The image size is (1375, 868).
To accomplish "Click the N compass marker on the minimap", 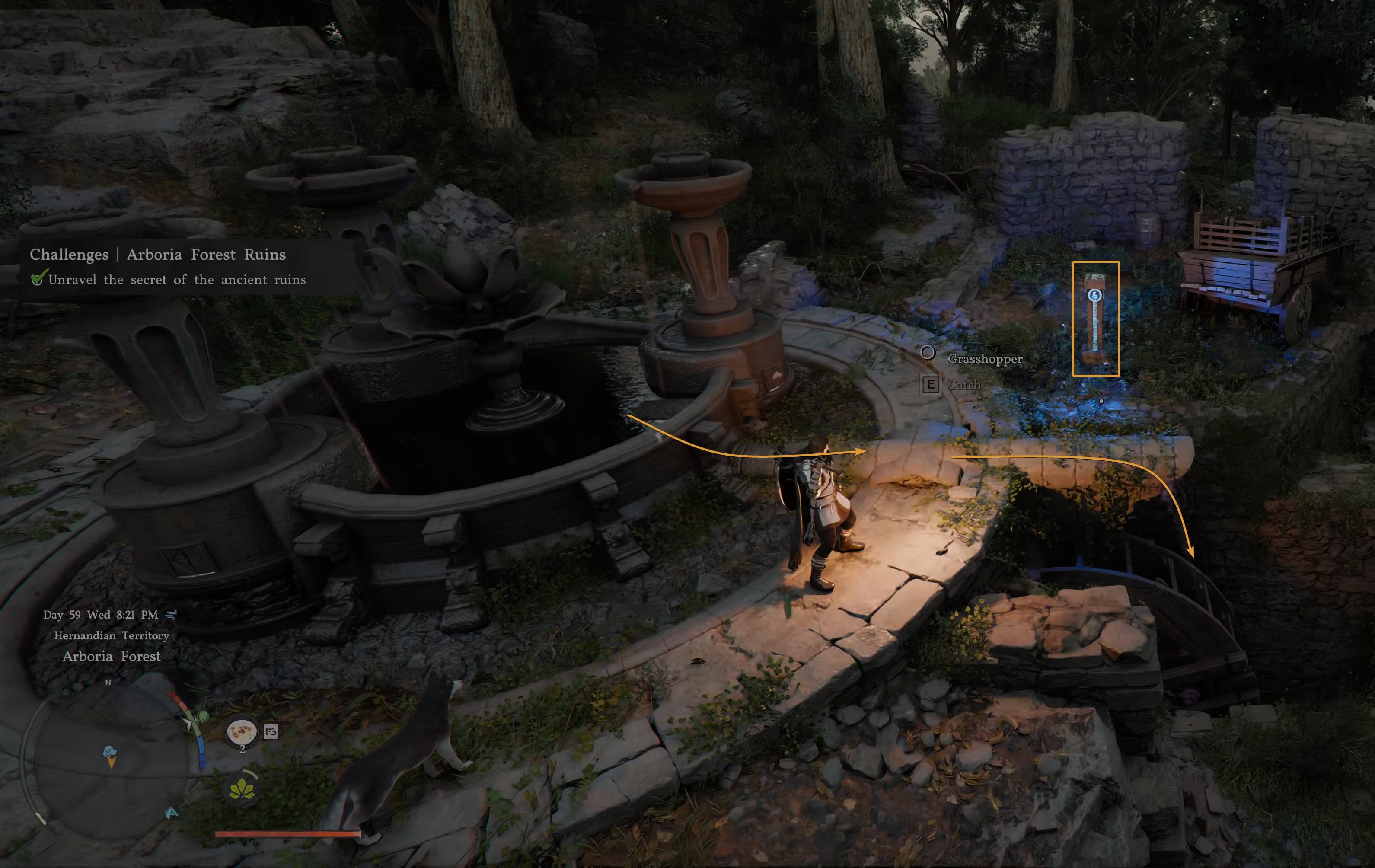I will point(108,683).
